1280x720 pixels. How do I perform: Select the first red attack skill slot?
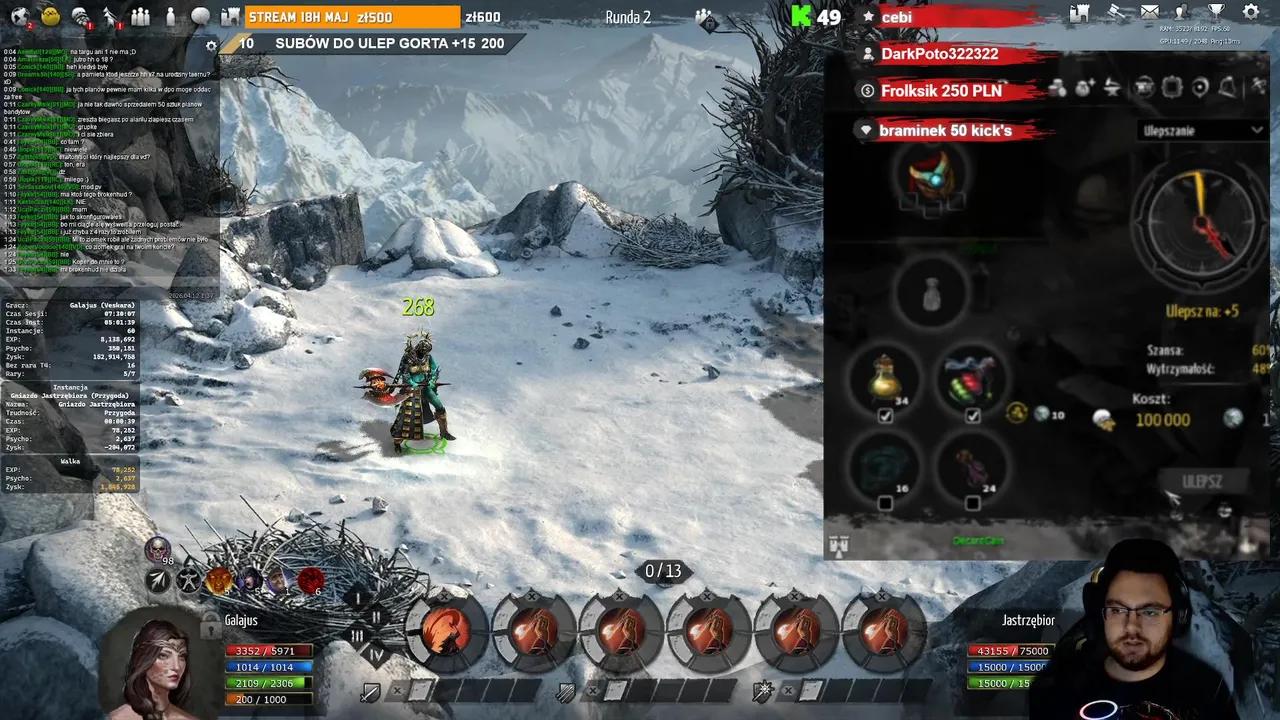pos(446,631)
